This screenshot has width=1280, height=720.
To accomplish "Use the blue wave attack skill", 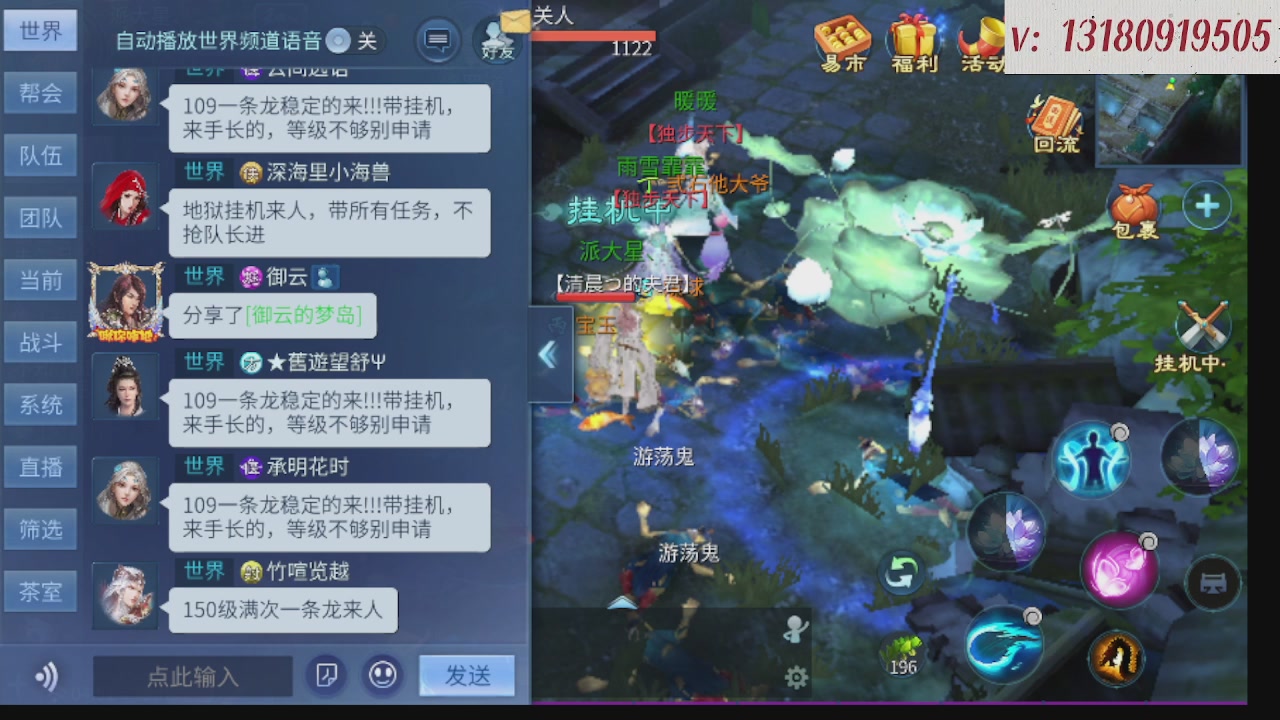I will pos(1003,645).
